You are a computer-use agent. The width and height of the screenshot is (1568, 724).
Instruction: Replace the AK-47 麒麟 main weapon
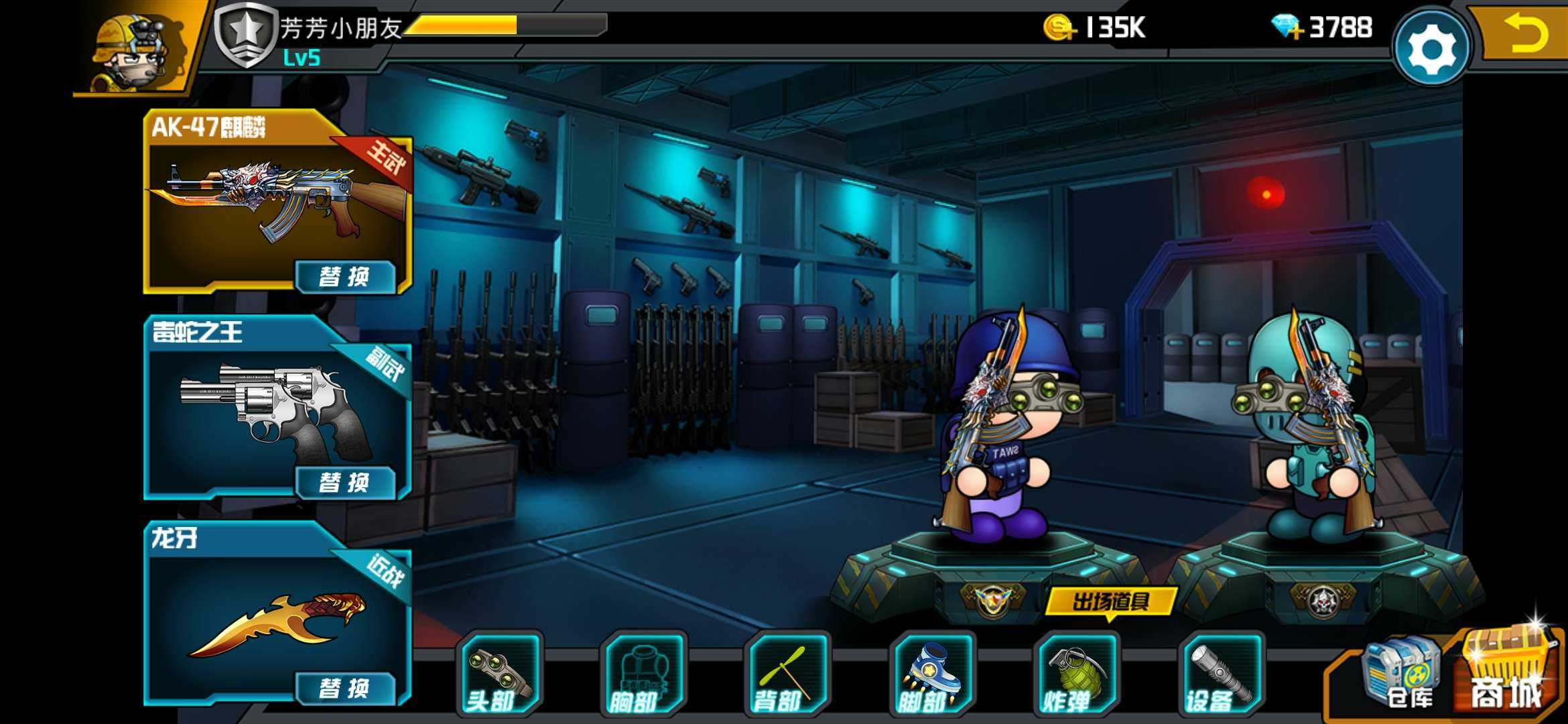pyautogui.click(x=345, y=276)
